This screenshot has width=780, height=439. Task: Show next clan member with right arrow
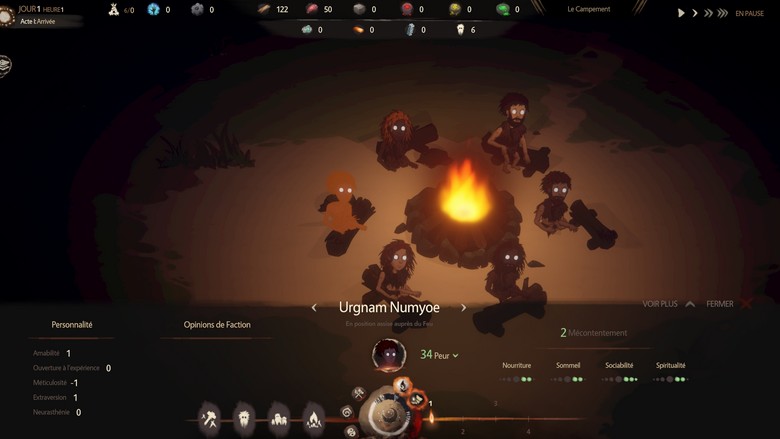click(463, 308)
